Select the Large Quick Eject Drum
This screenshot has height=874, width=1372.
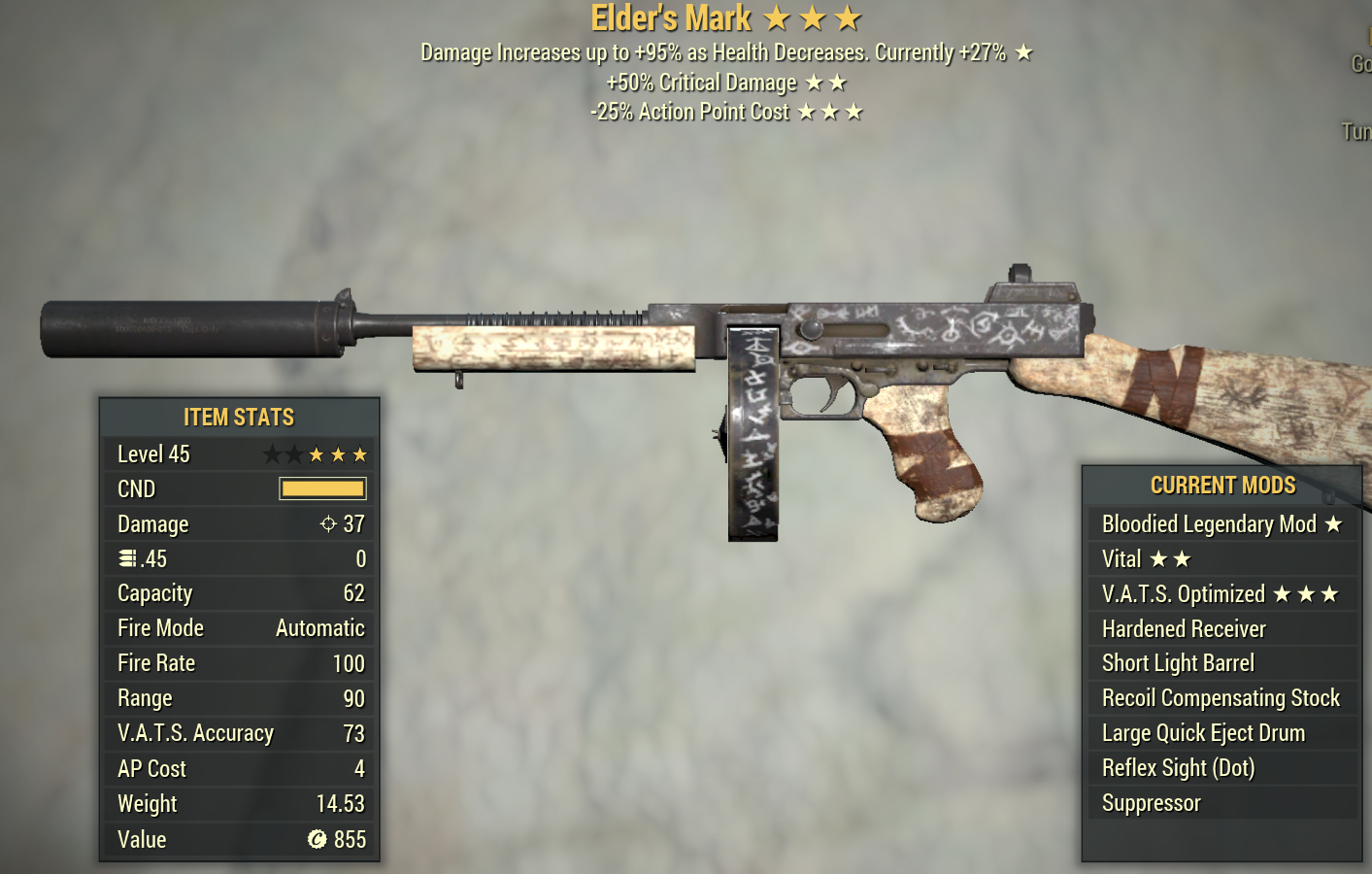pos(1221,733)
